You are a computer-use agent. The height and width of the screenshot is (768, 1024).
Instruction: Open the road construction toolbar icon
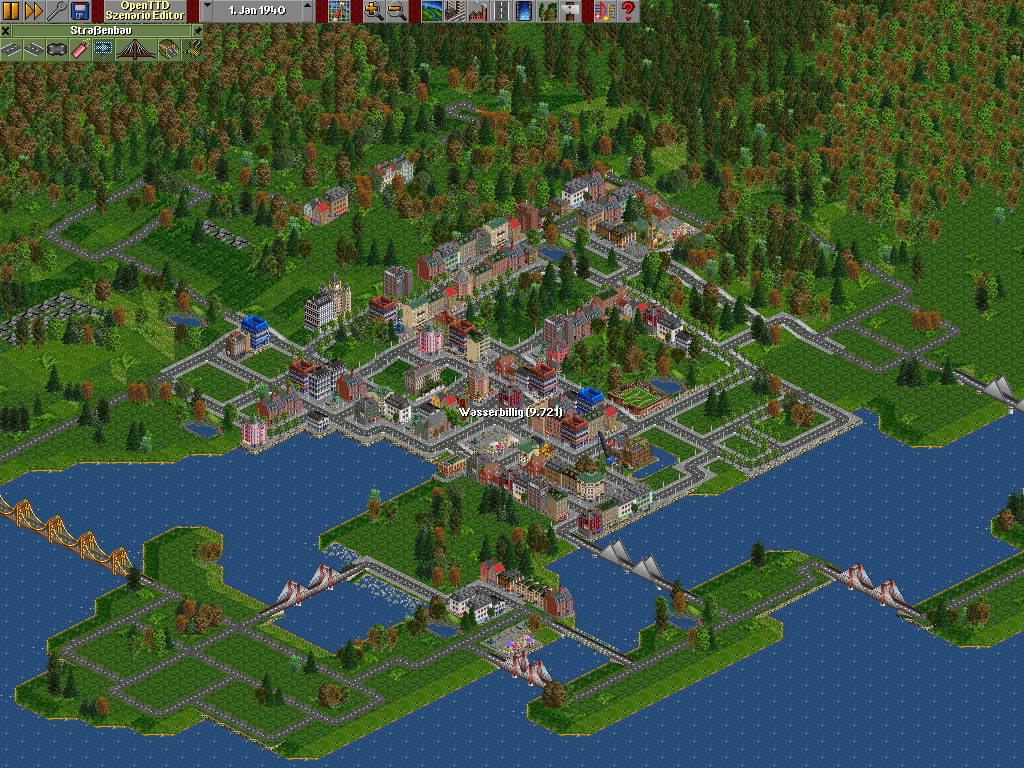(501, 11)
